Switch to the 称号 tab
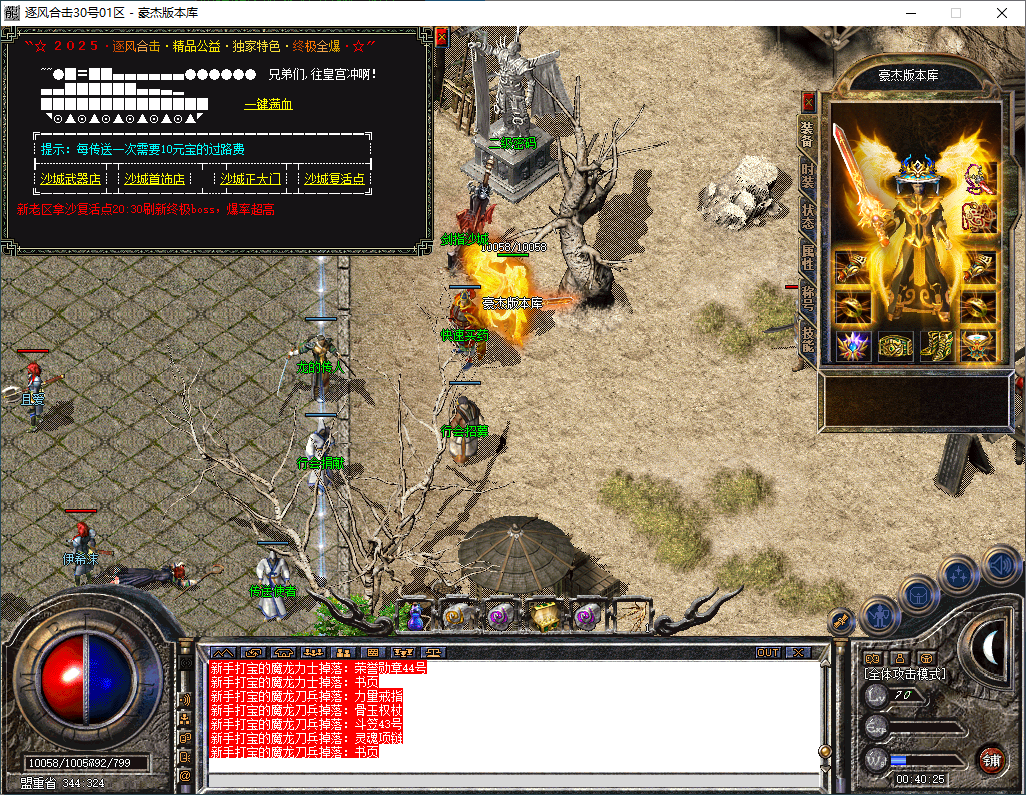Image resolution: width=1026 pixels, height=795 pixels. coord(807,297)
